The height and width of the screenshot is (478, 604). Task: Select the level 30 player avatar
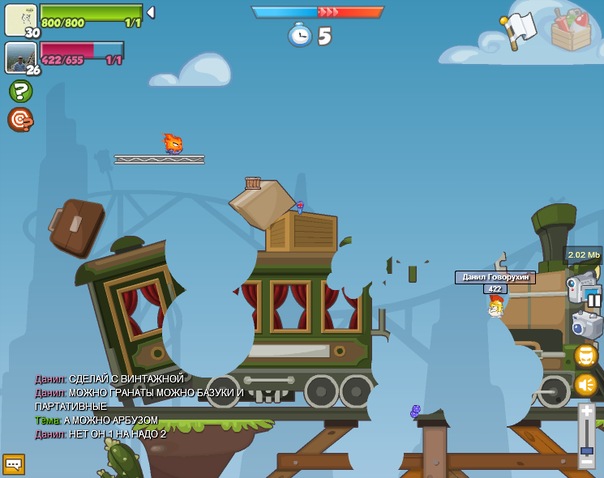pos(20,19)
